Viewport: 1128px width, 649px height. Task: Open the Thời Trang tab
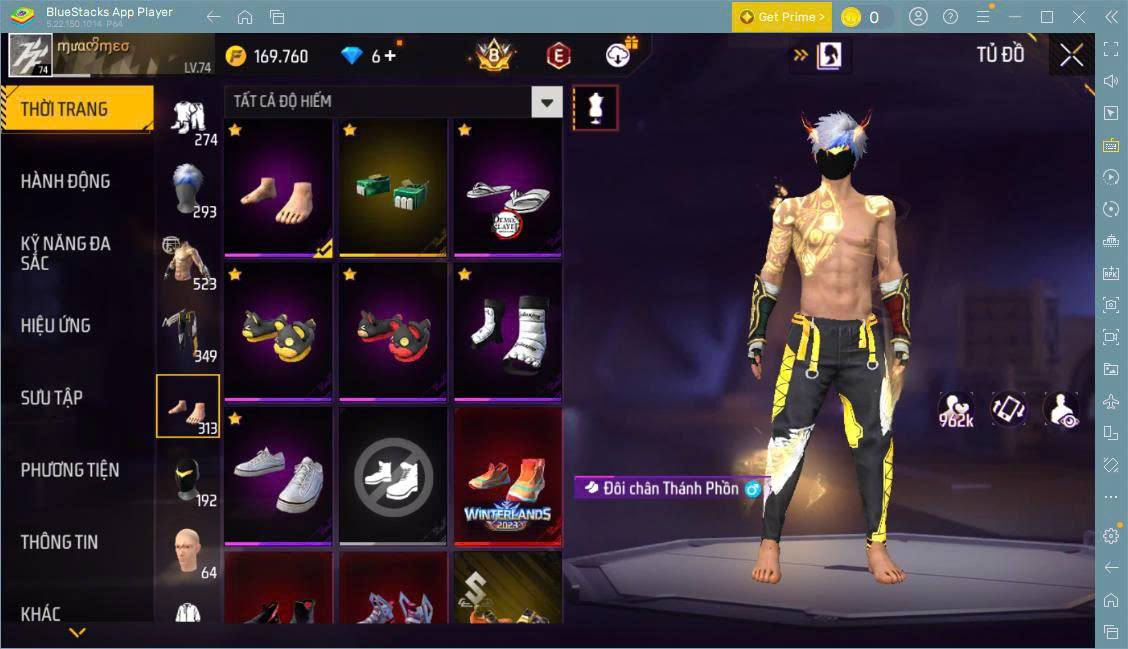tap(76, 110)
